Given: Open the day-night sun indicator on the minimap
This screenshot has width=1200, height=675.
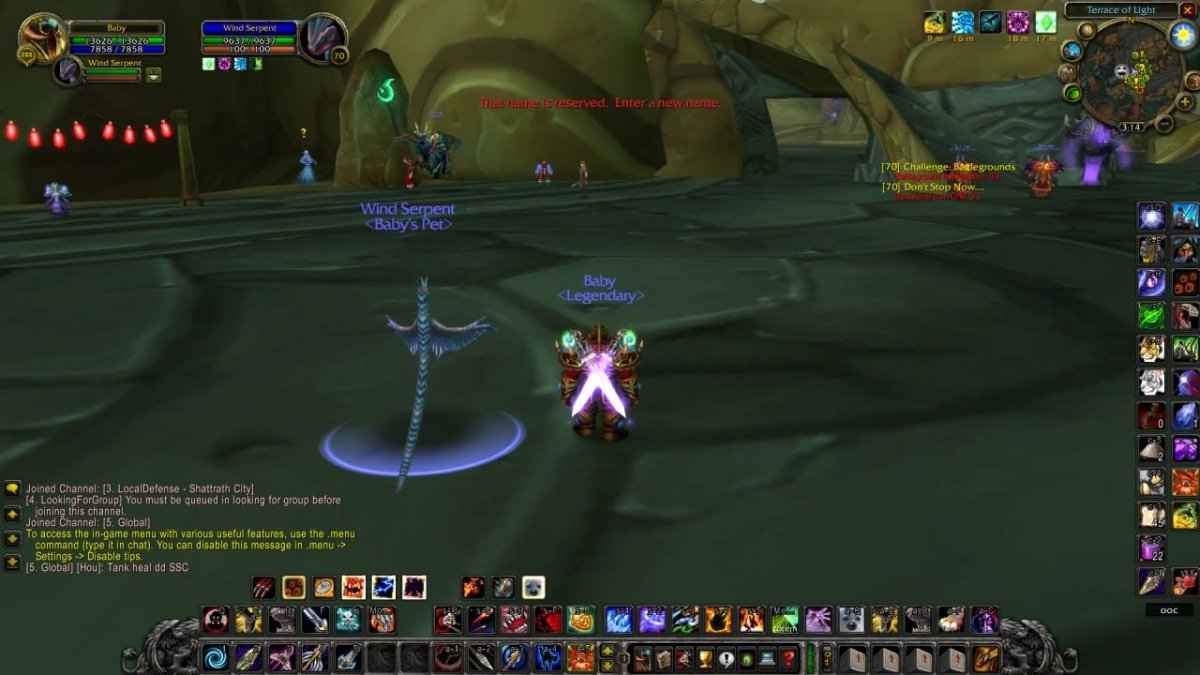Looking at the screenshot, I should click(1181, 37).
